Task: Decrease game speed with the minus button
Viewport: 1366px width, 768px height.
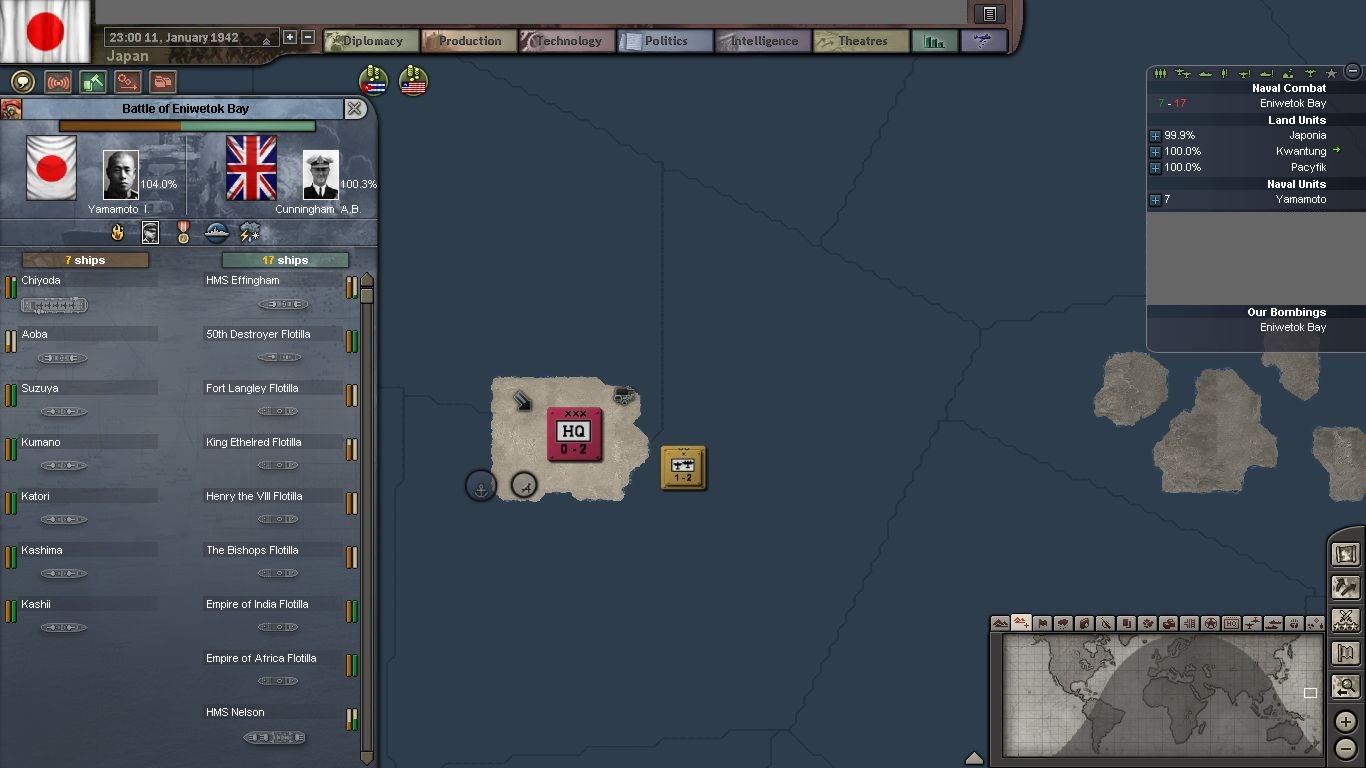Action: (x=308, y=38)
